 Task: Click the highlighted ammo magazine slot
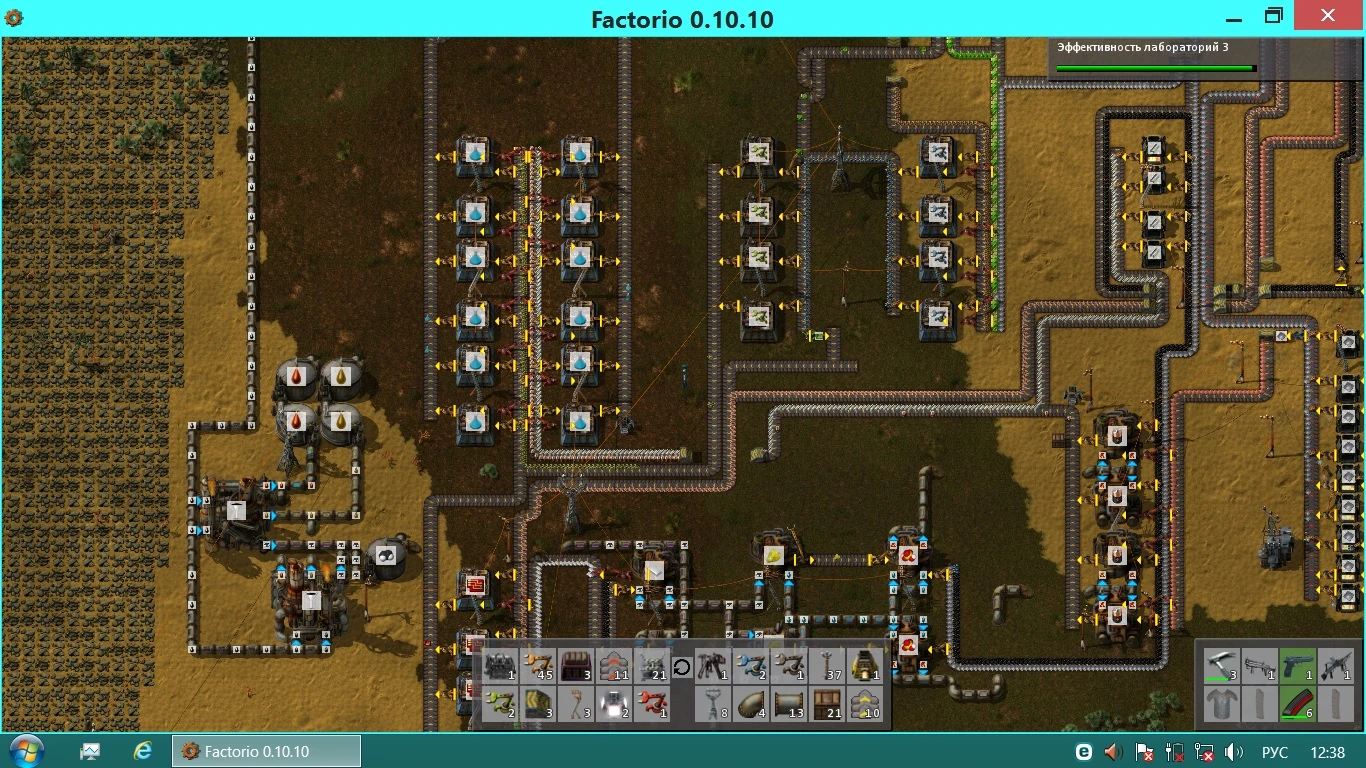pos(1298,703)
